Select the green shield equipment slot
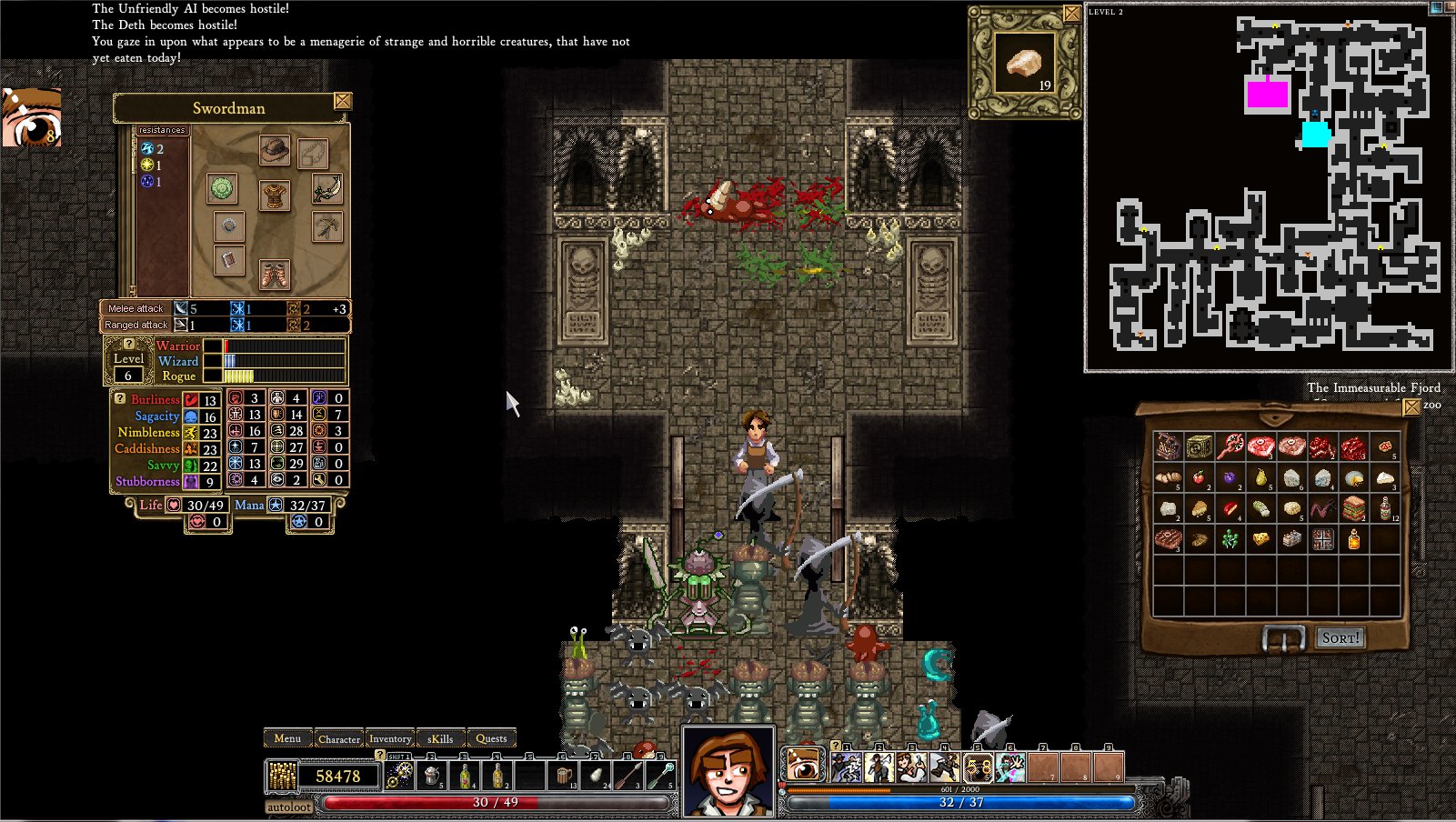 point(223,188)
